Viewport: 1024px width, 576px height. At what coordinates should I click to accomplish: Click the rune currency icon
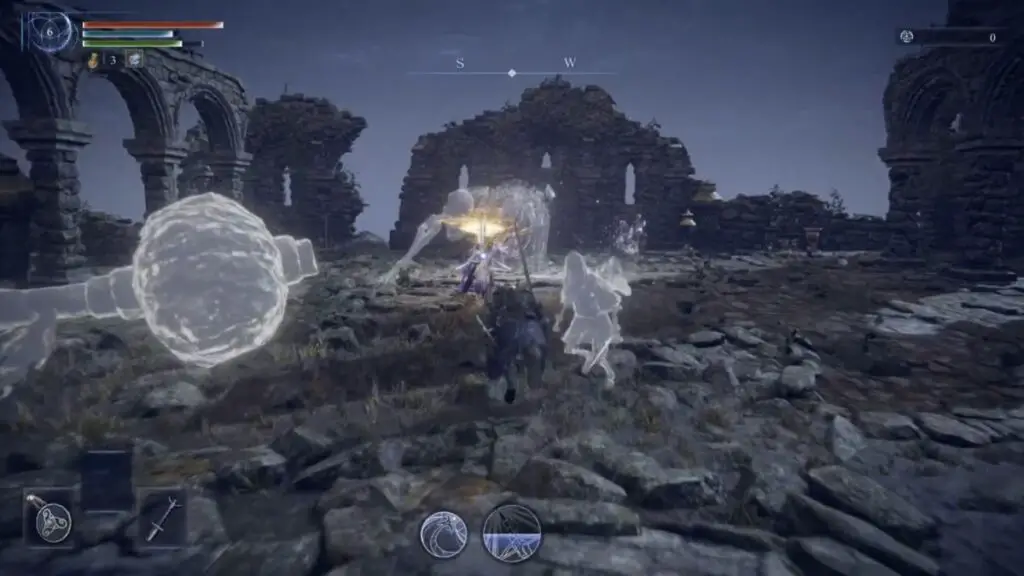click(x=907, y=37)
